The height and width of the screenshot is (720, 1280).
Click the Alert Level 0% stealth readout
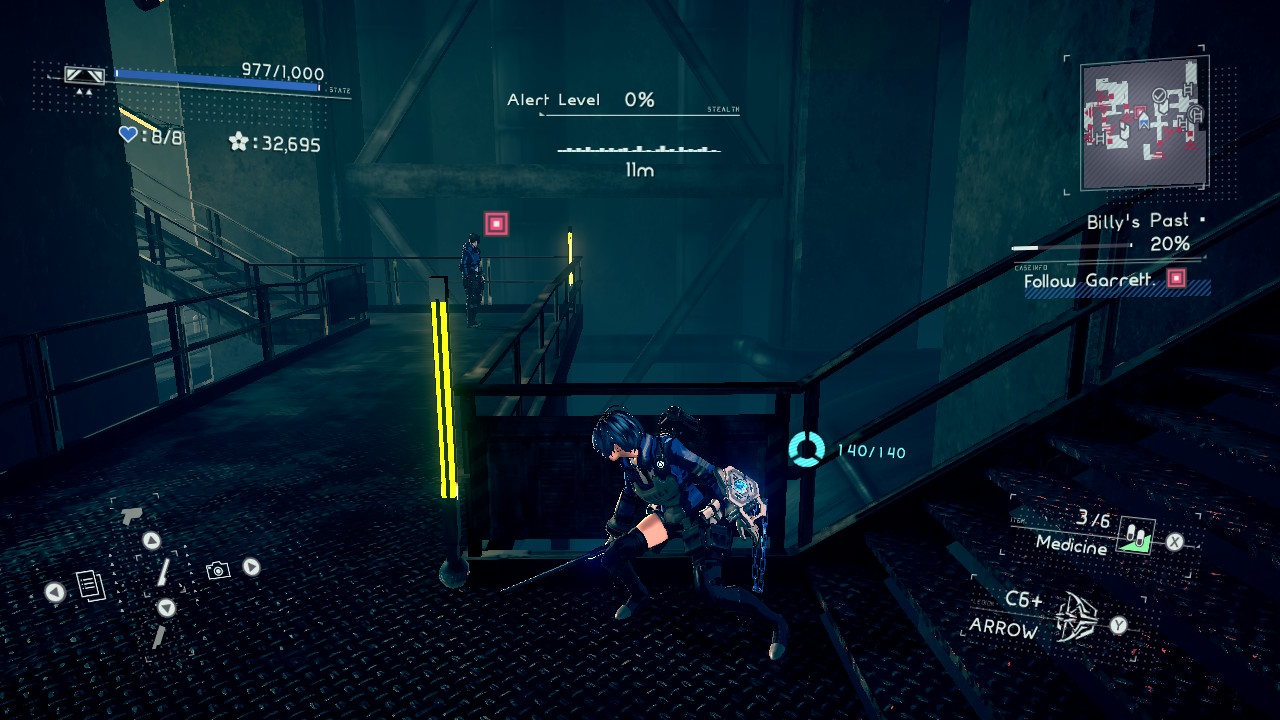[581, 99]
